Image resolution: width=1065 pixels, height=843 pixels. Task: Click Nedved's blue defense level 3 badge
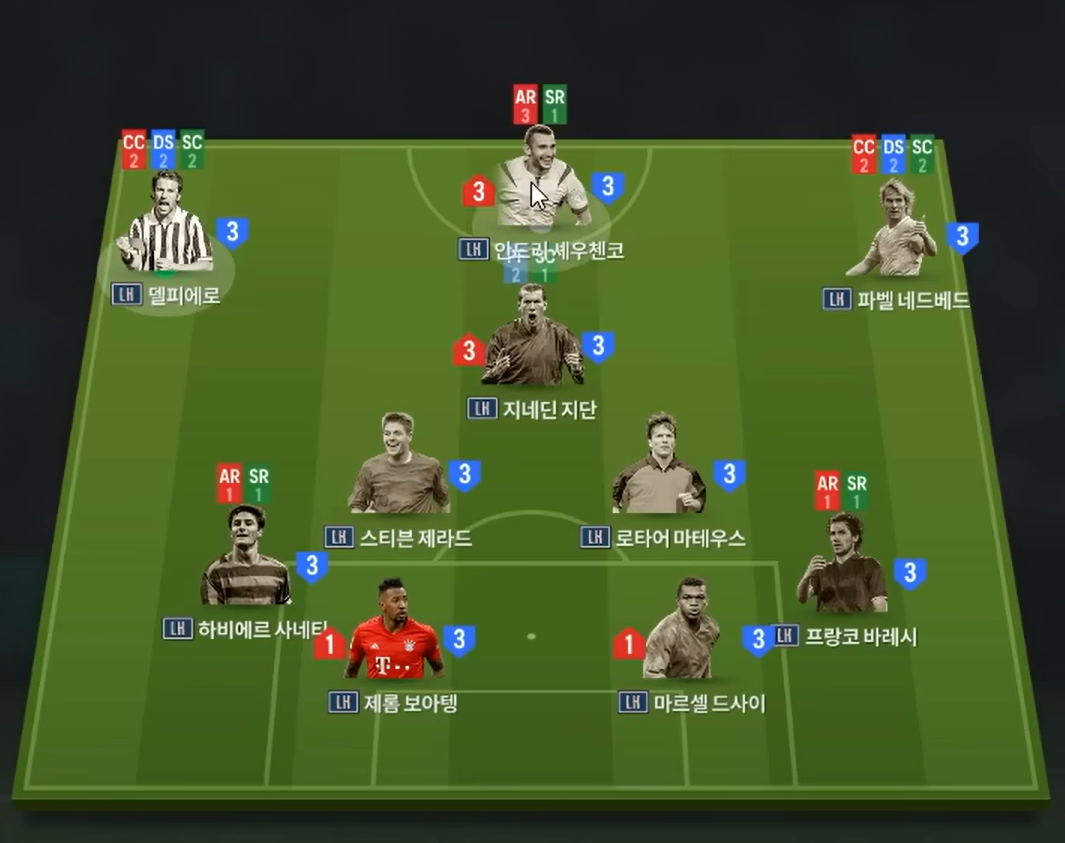pyautogui.click(x=962, y=237)
